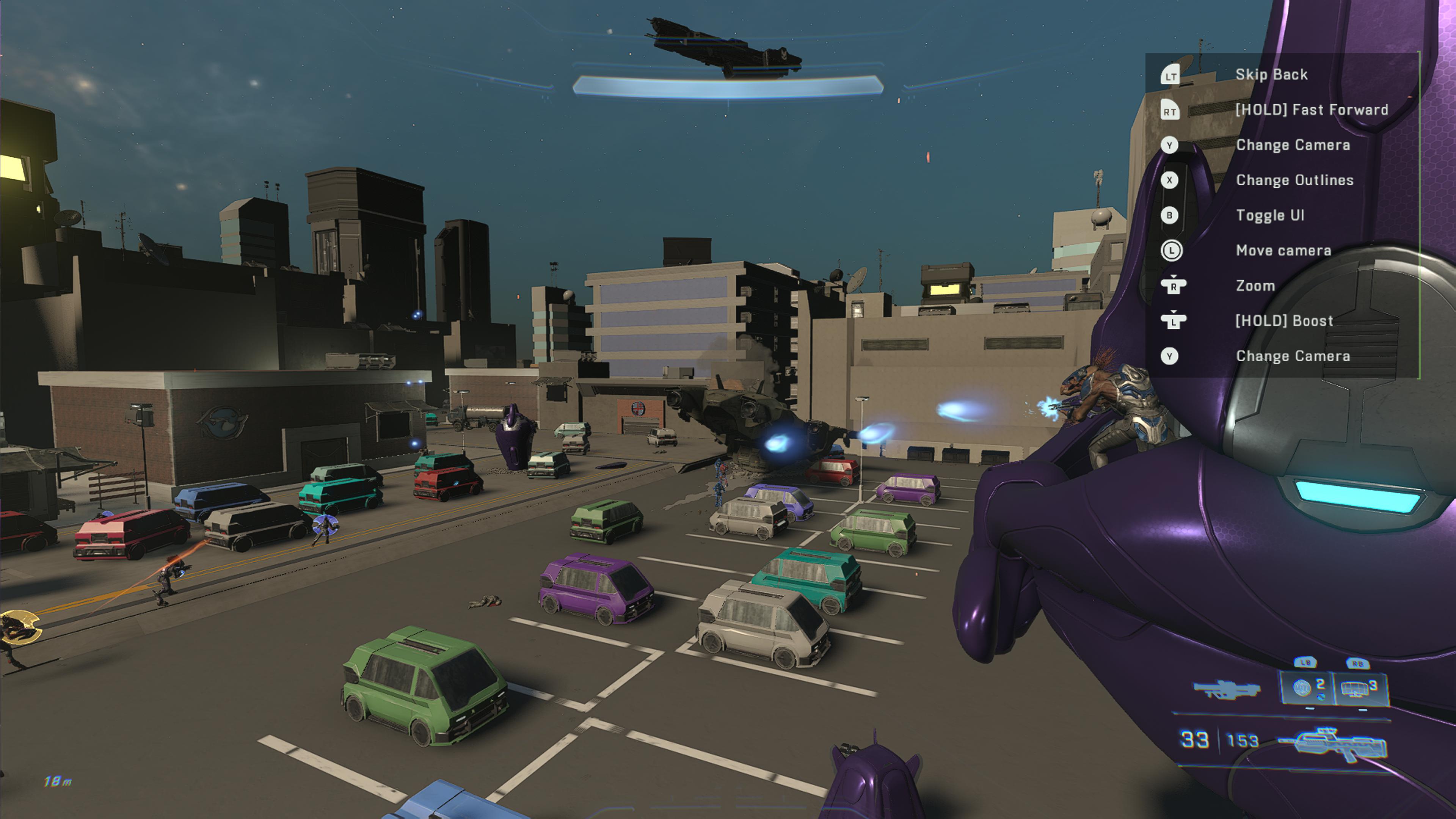1456x819 pixels.
Task: Select the Zoom control entry
Action: click(1255, 286)
